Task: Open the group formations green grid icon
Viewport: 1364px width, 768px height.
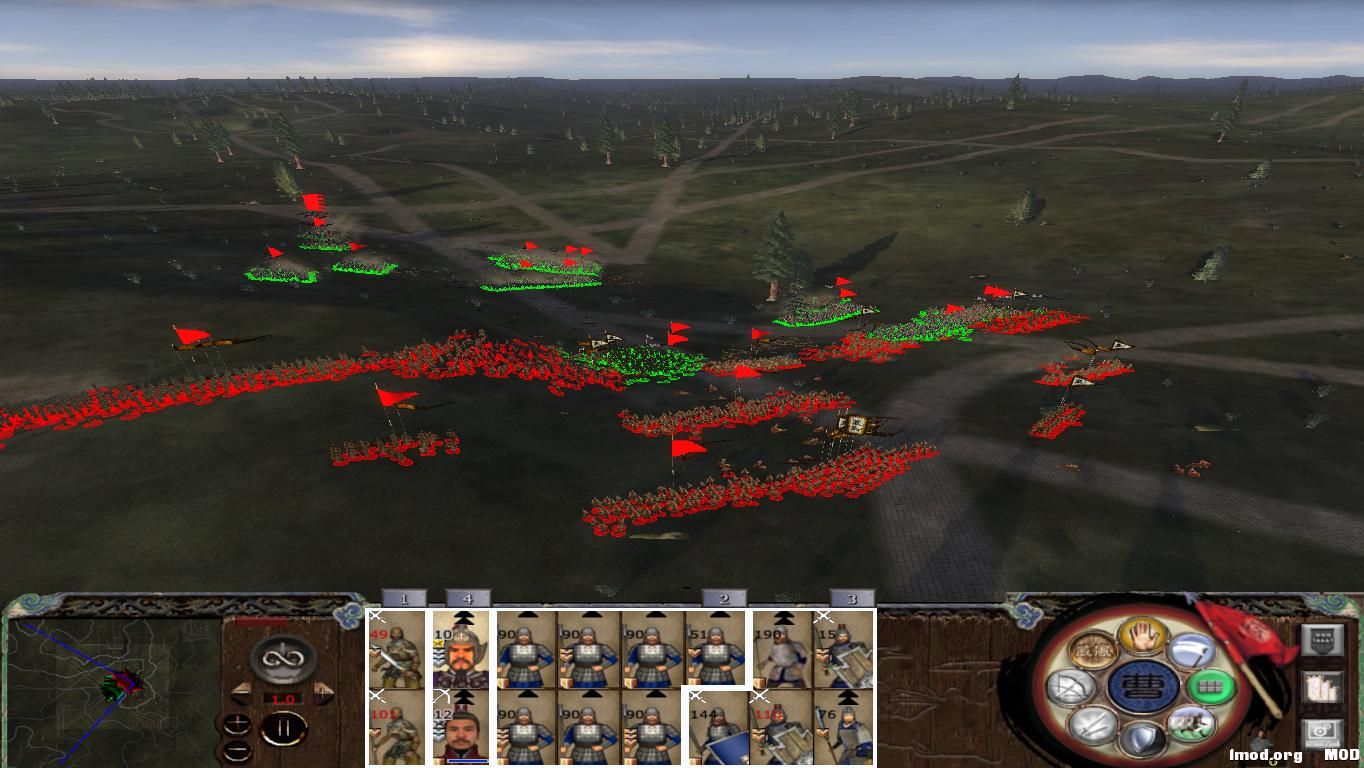Action: (1208, 688)
